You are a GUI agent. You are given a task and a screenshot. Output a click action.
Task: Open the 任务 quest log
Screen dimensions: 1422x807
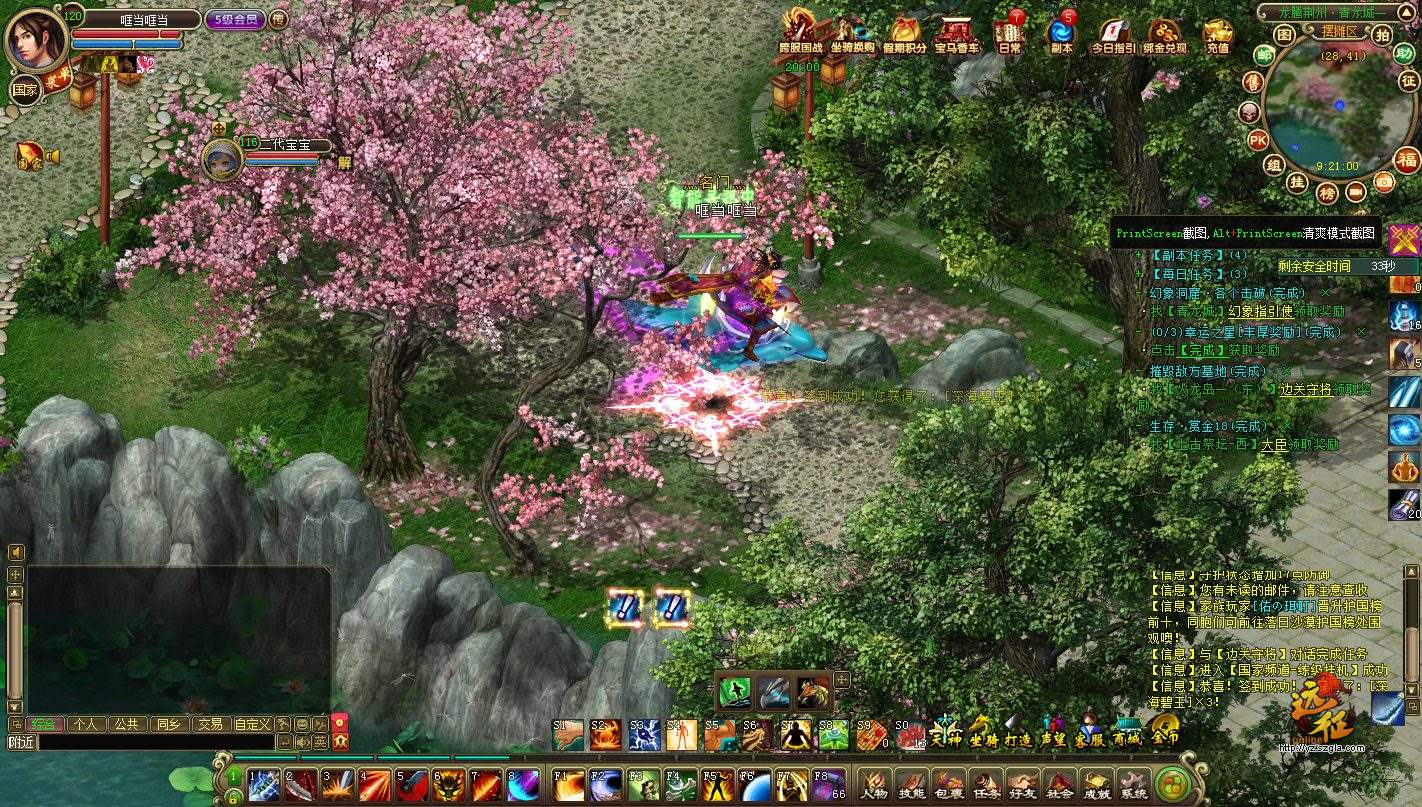pyautogui.click(x=985, y=784)
